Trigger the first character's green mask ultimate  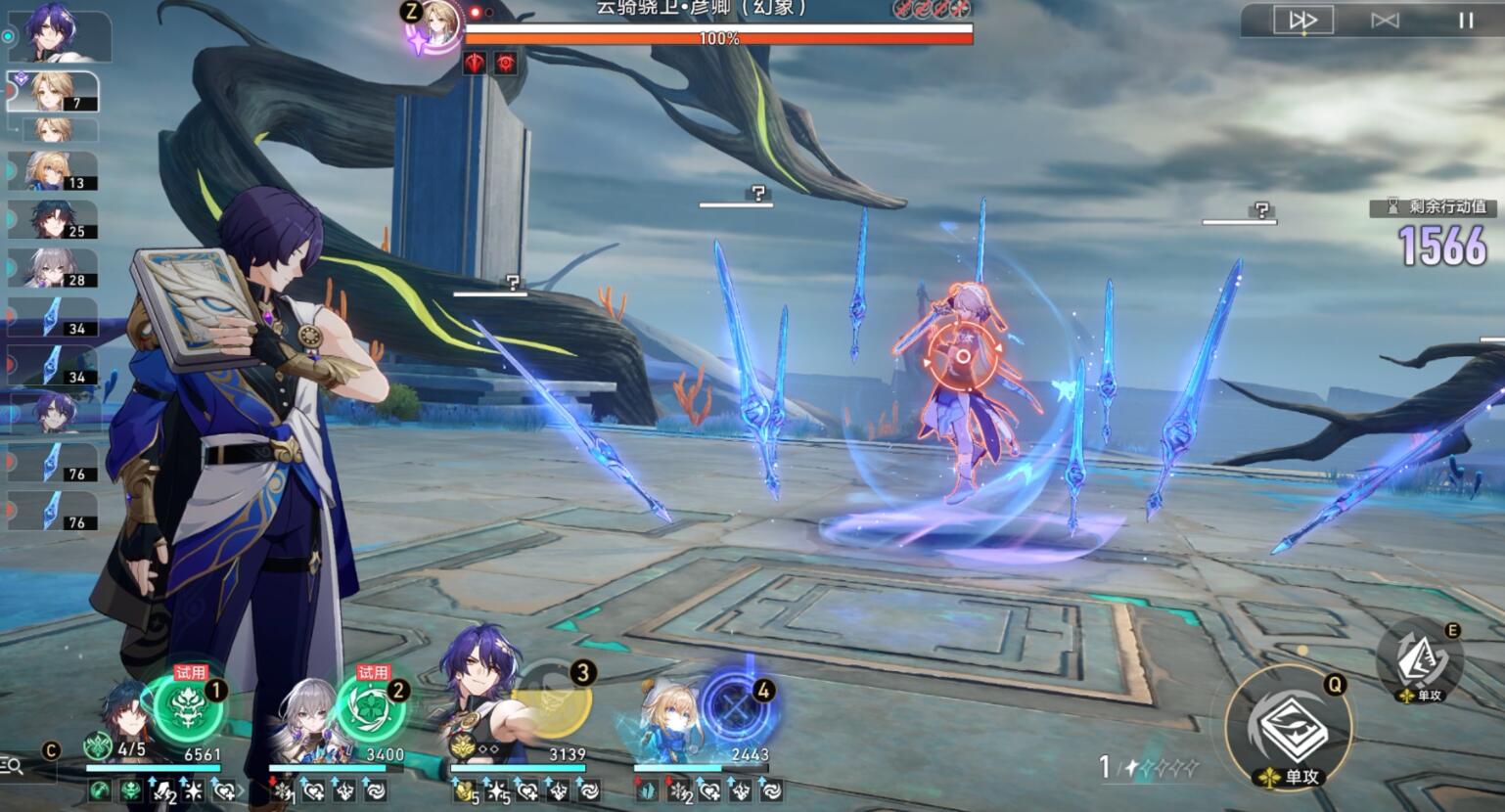(188, 707)
